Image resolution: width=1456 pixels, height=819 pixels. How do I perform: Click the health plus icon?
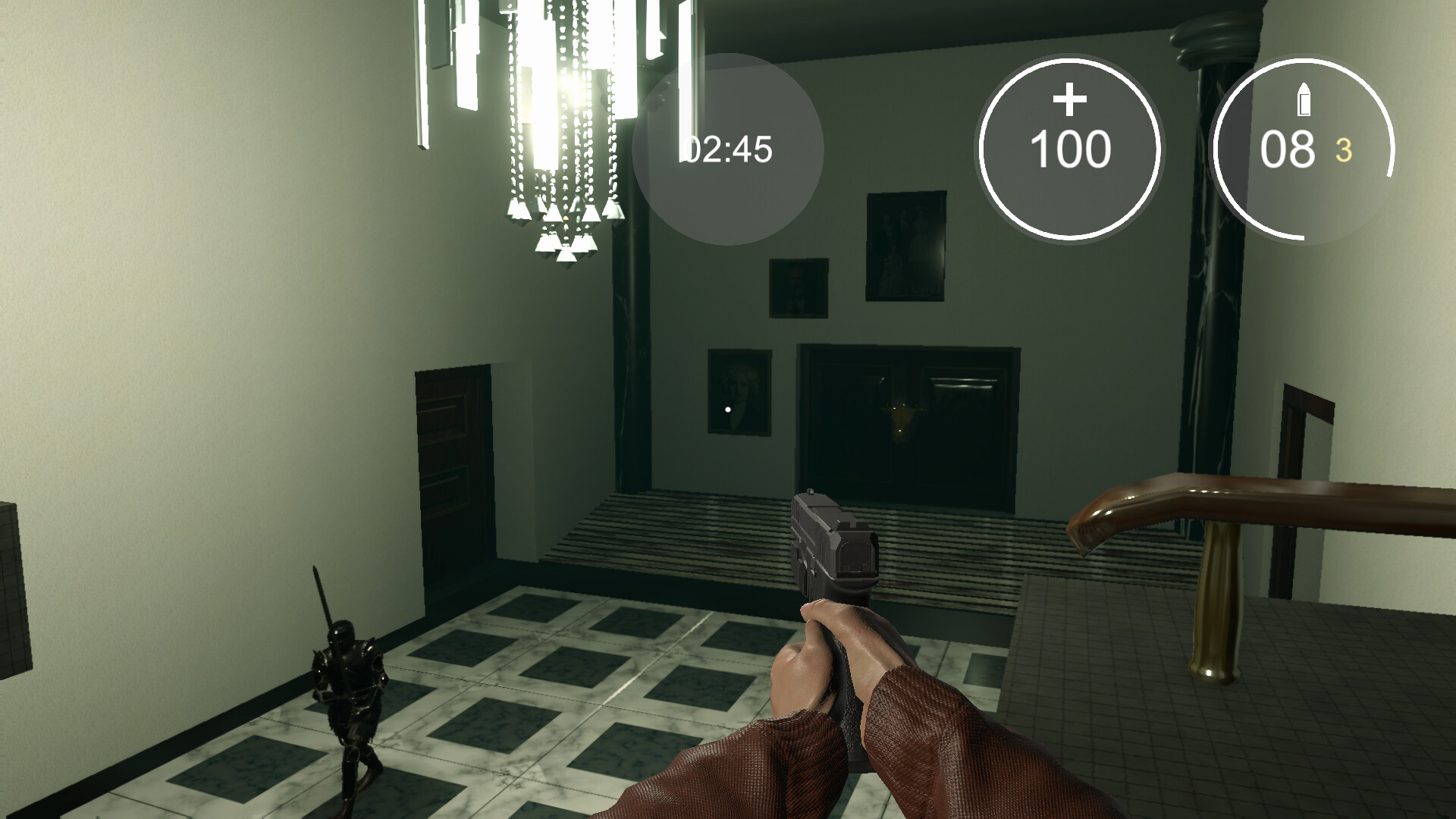(1072, 98)
